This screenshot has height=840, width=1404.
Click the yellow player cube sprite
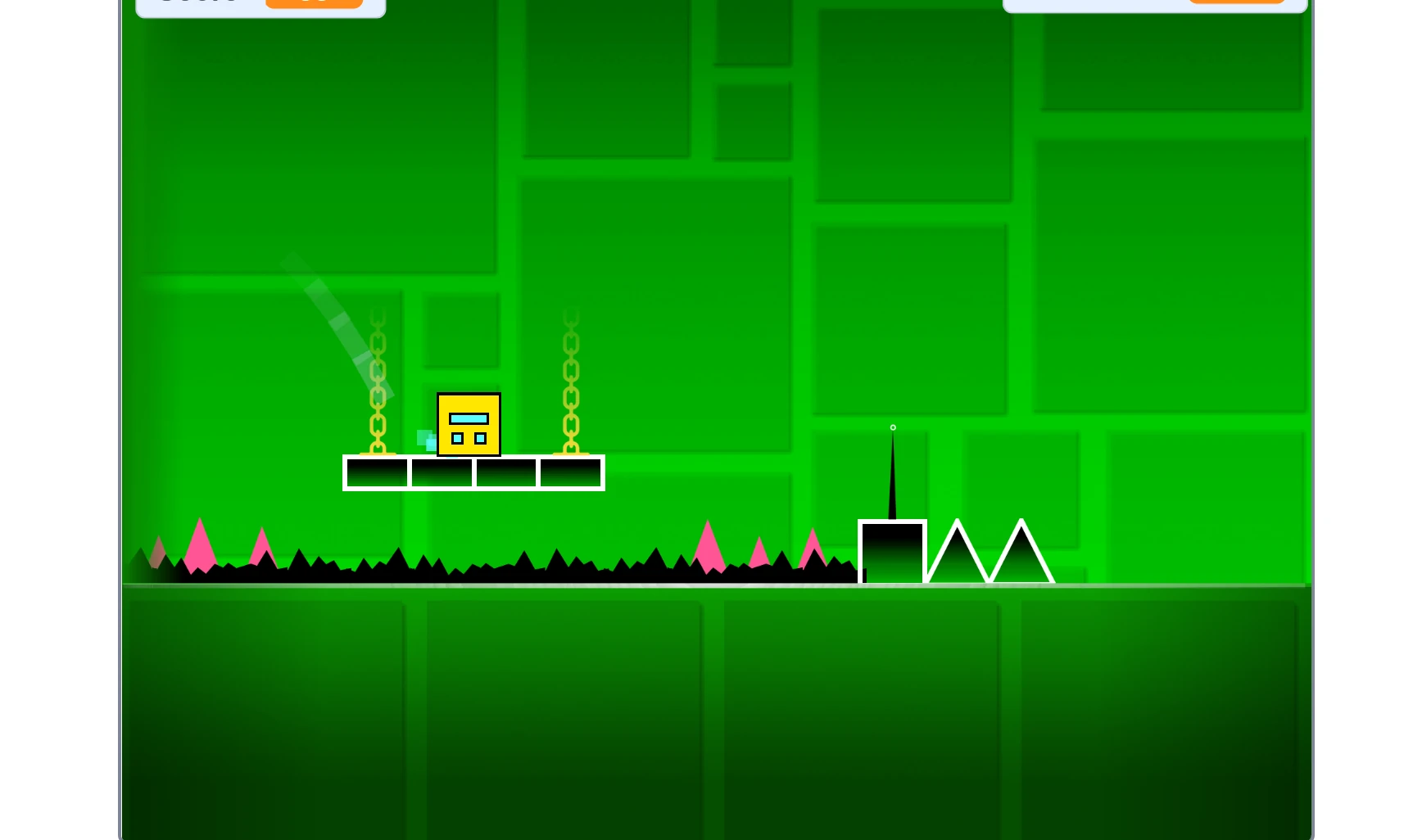click(469, 424)
